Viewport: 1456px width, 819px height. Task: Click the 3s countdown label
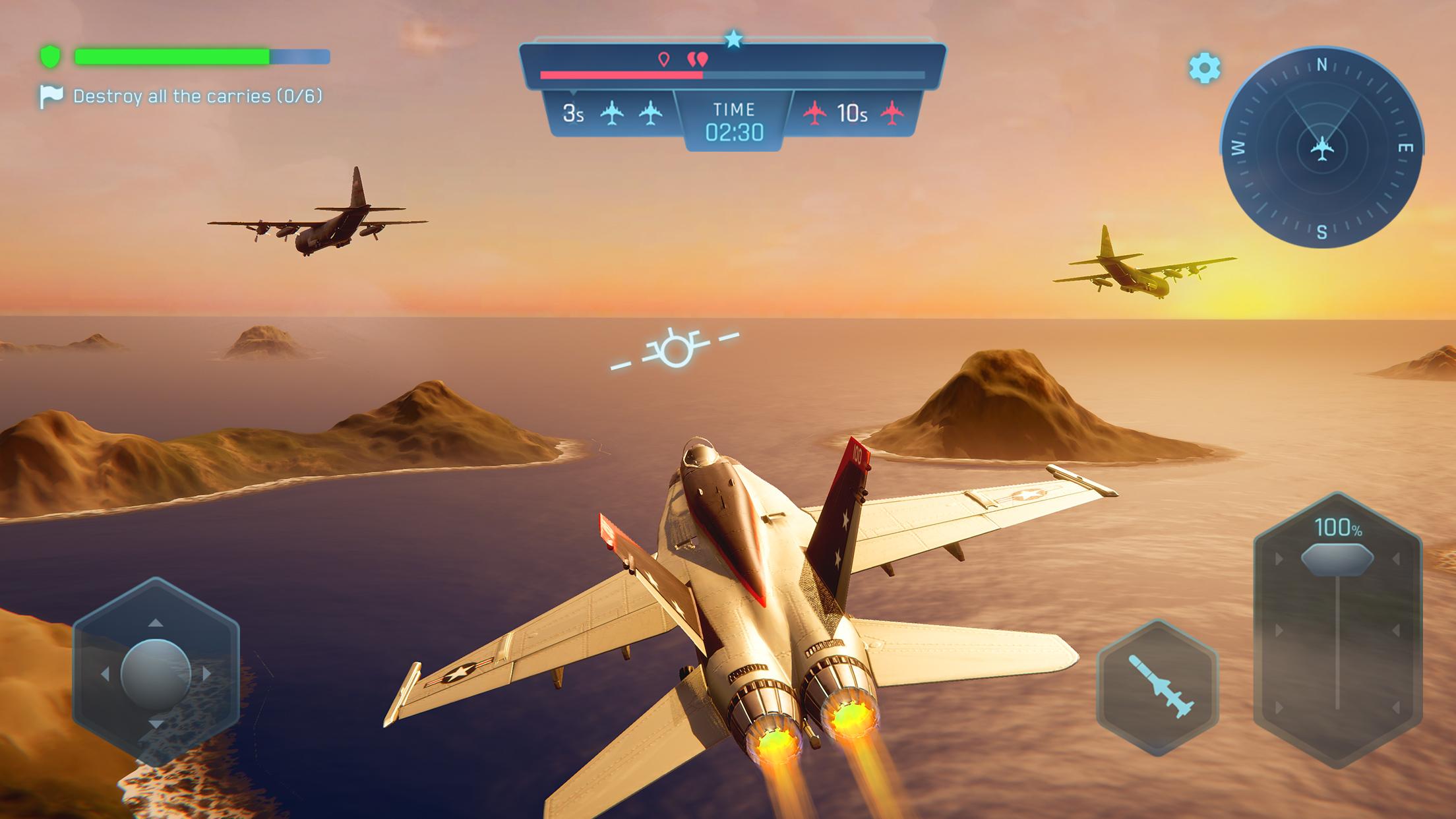point(574,113)
